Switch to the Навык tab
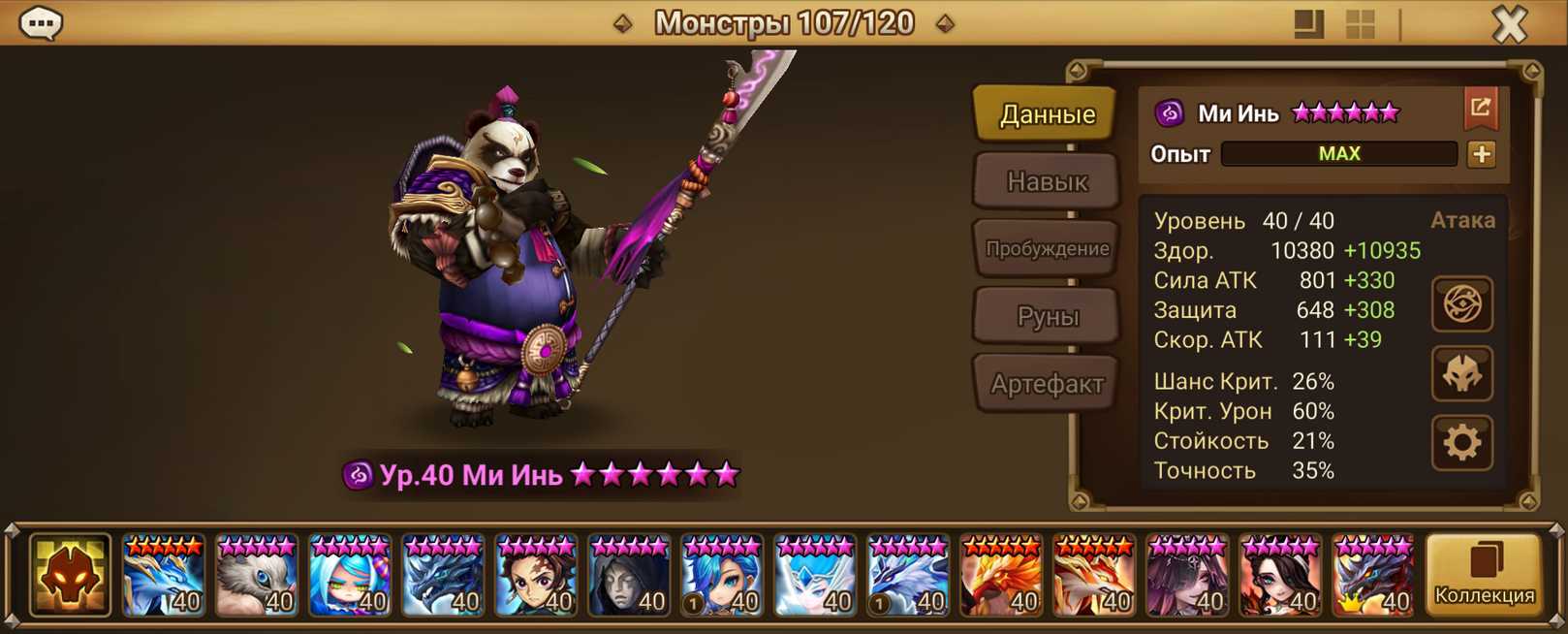This screenshot has width=1568, height=634. coord(1047,181)
